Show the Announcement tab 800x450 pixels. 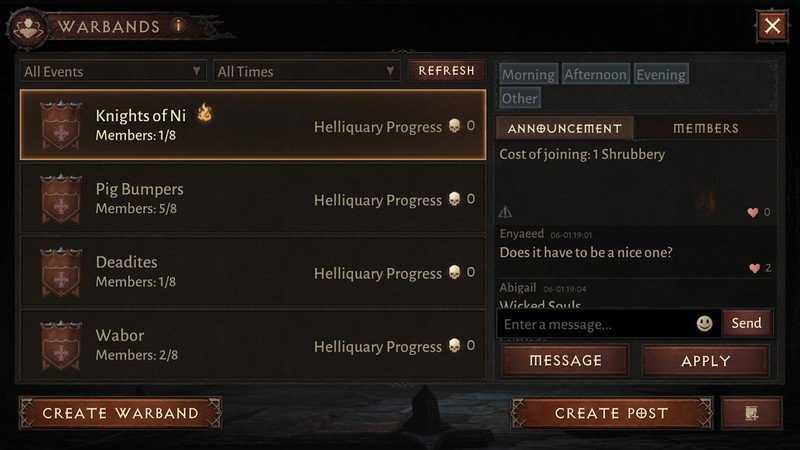565,128
